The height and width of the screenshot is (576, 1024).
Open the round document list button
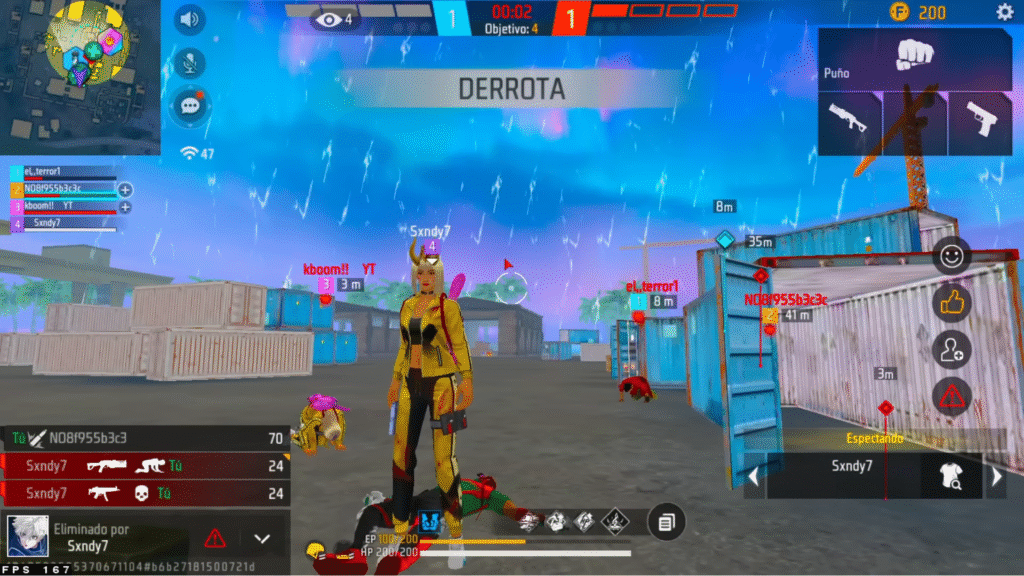(x=667, y=521)
